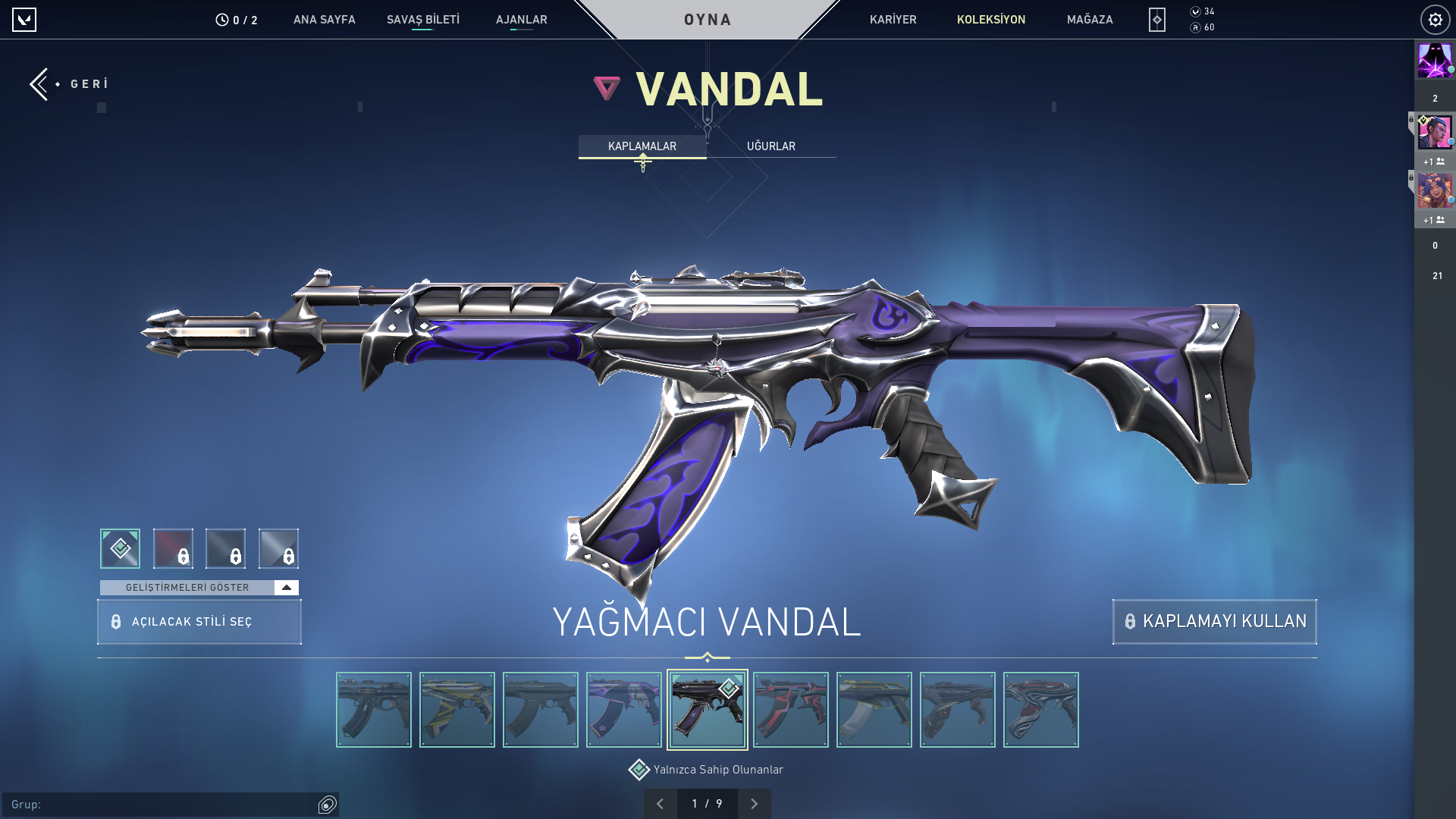Select the red and black Vandal thumbnail
Screen dimensions: 1456x819
pyautogui.click(x=790, y=710)
